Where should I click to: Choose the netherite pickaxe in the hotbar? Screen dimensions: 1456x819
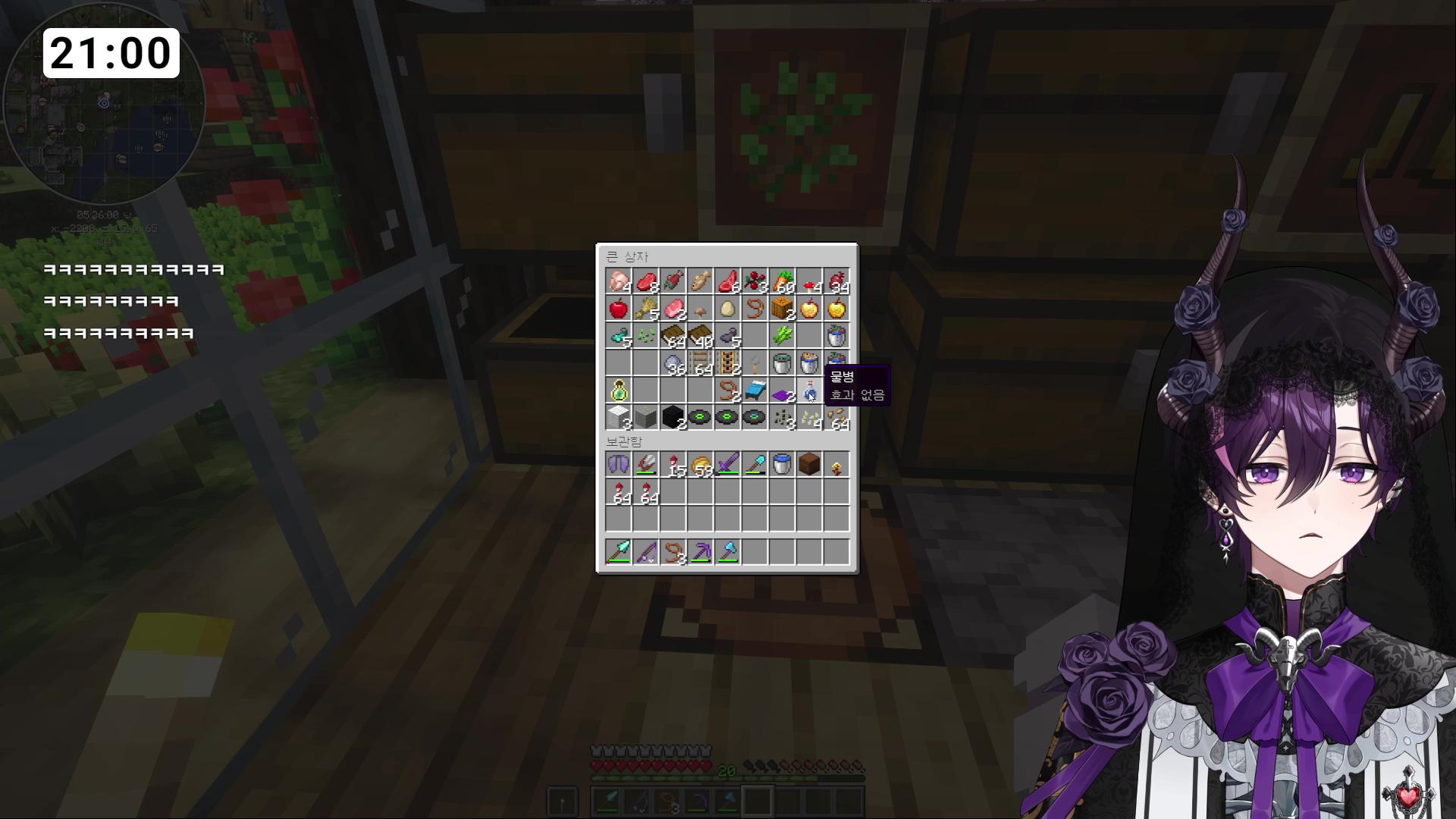tap(700, 552)
